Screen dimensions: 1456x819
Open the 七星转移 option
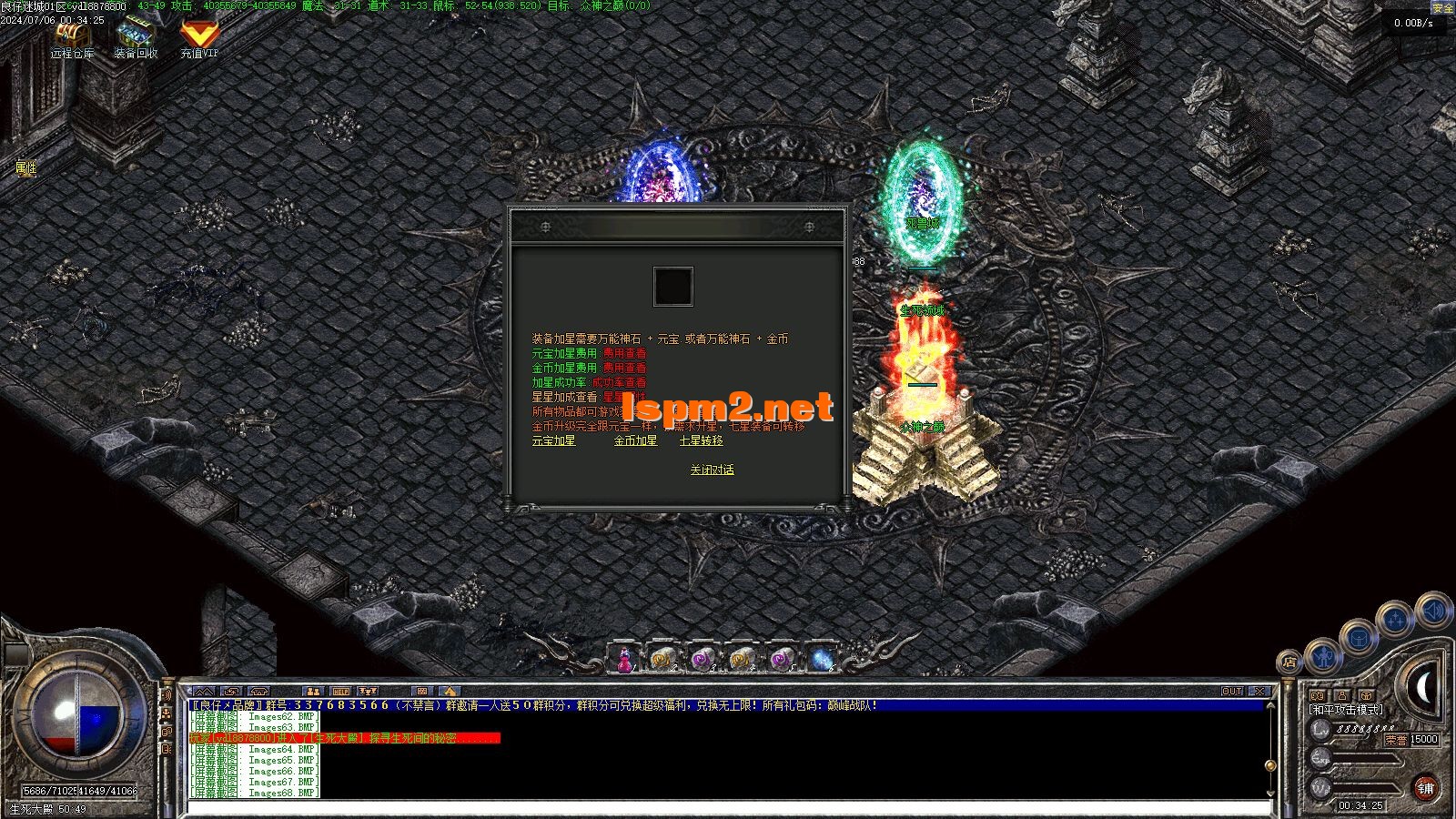tap(701, 441)
